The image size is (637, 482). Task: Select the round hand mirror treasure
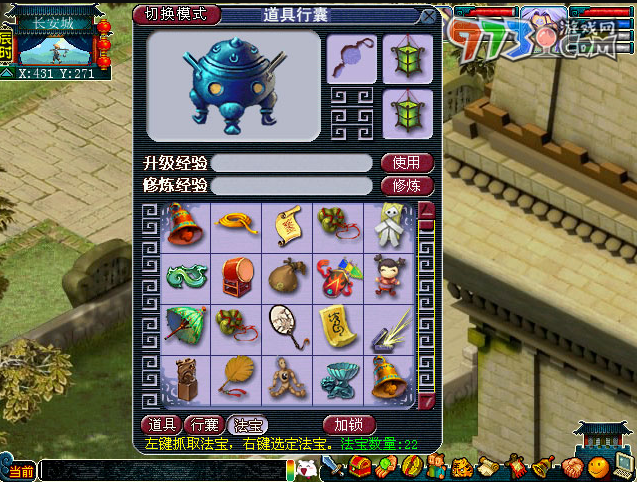286,326
